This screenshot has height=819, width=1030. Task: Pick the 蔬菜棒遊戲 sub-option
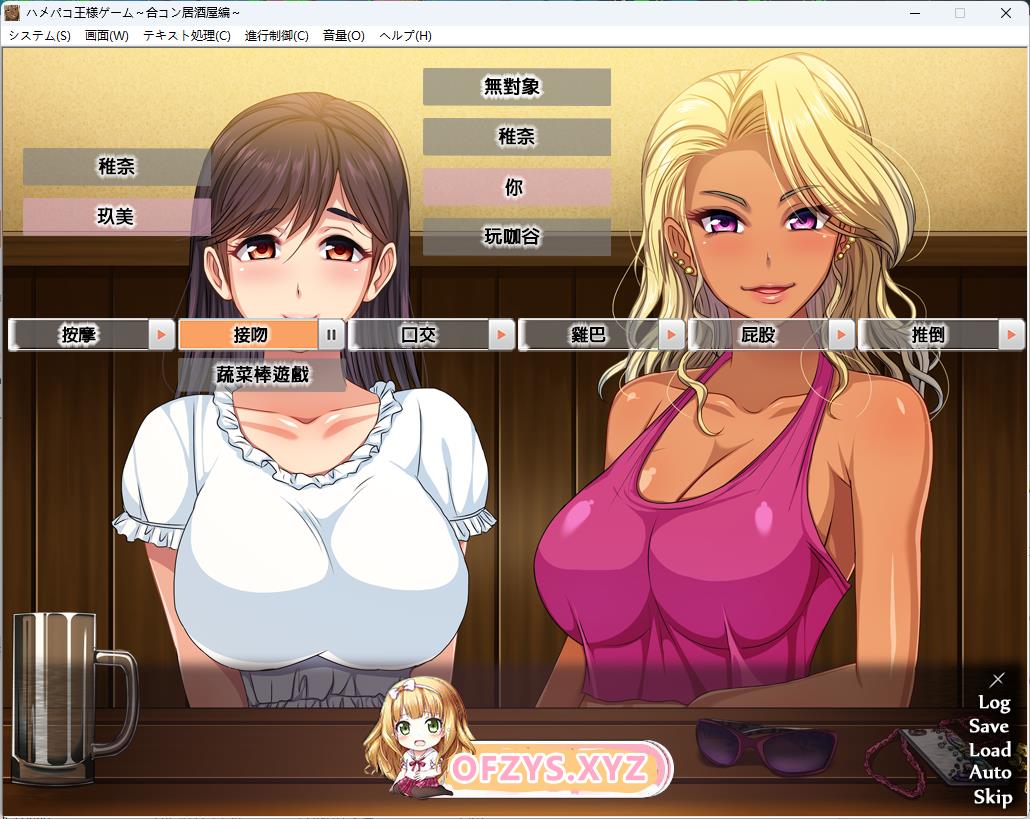point(263,375)
